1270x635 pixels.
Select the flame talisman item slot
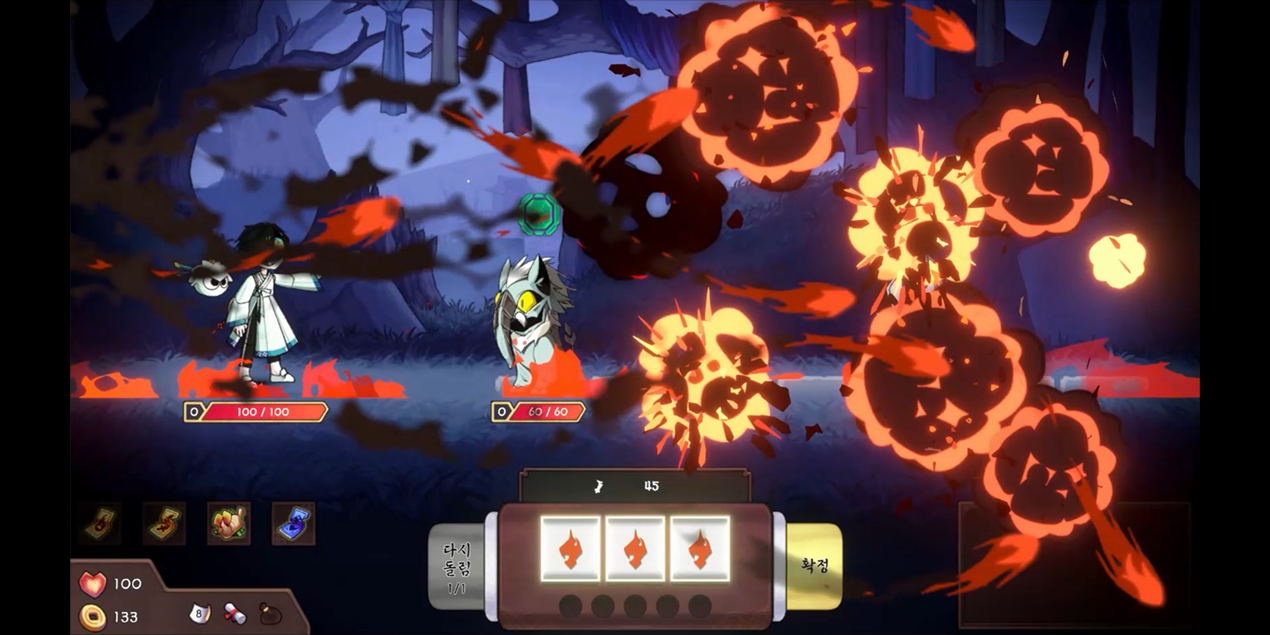coord(100,523)
